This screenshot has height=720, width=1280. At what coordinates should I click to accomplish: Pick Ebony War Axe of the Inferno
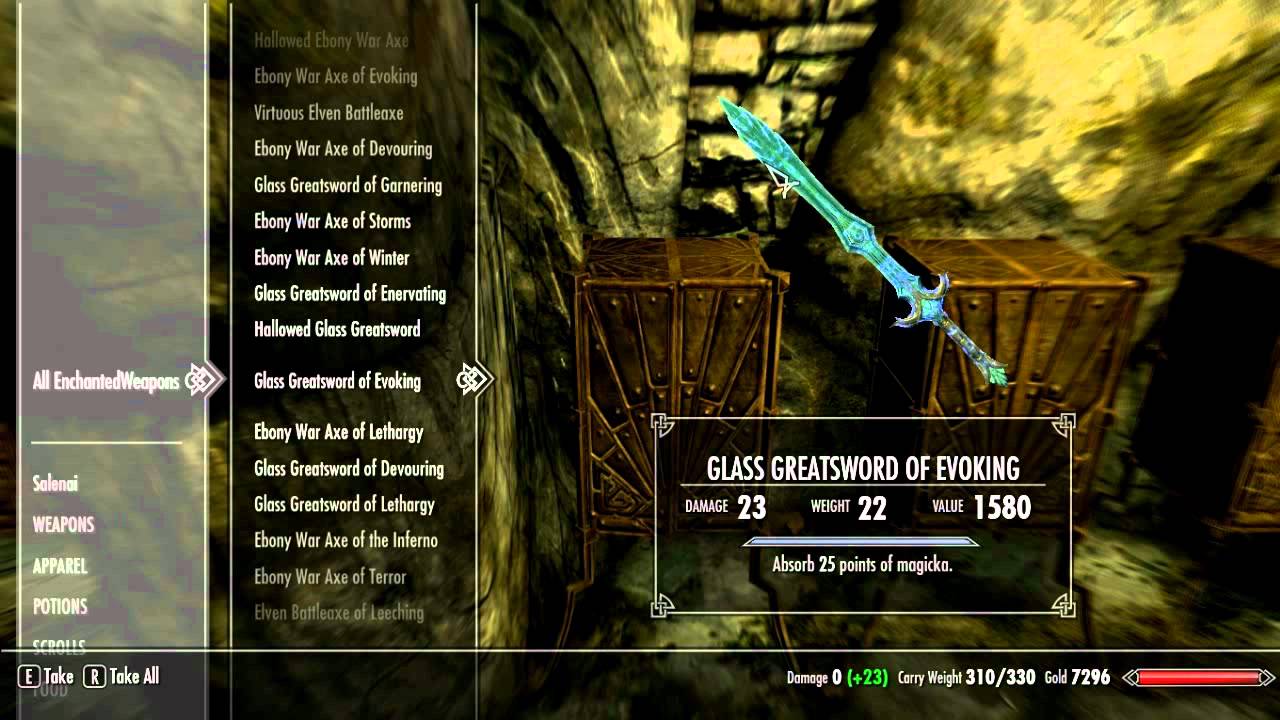click(345, 540)
